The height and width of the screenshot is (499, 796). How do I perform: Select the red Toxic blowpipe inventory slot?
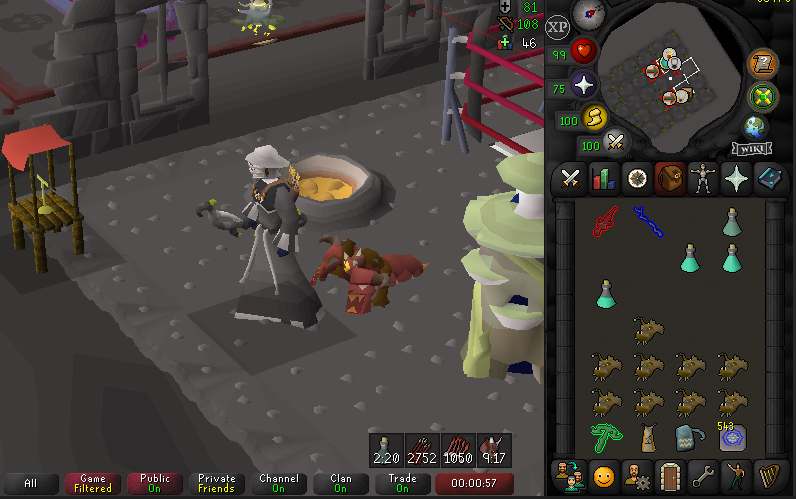pyautogui.click(x=606, y=221)
